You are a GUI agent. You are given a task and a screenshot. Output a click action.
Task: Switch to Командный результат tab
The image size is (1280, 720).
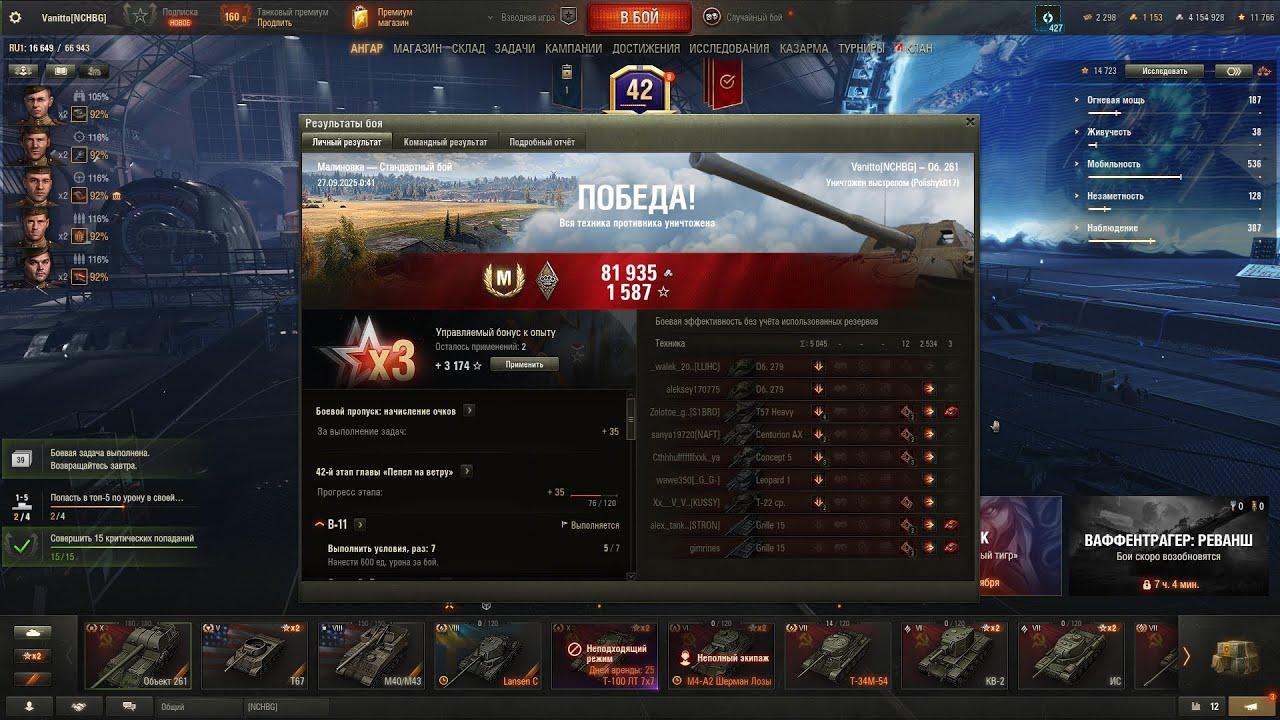(x=445, y=142)
